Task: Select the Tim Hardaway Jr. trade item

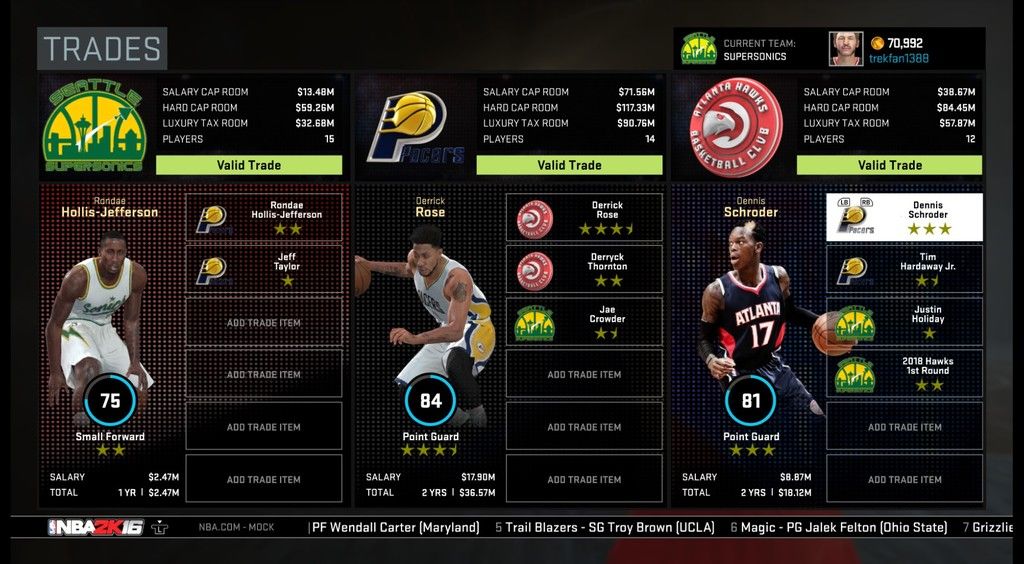Action: (x=905, y=270)
